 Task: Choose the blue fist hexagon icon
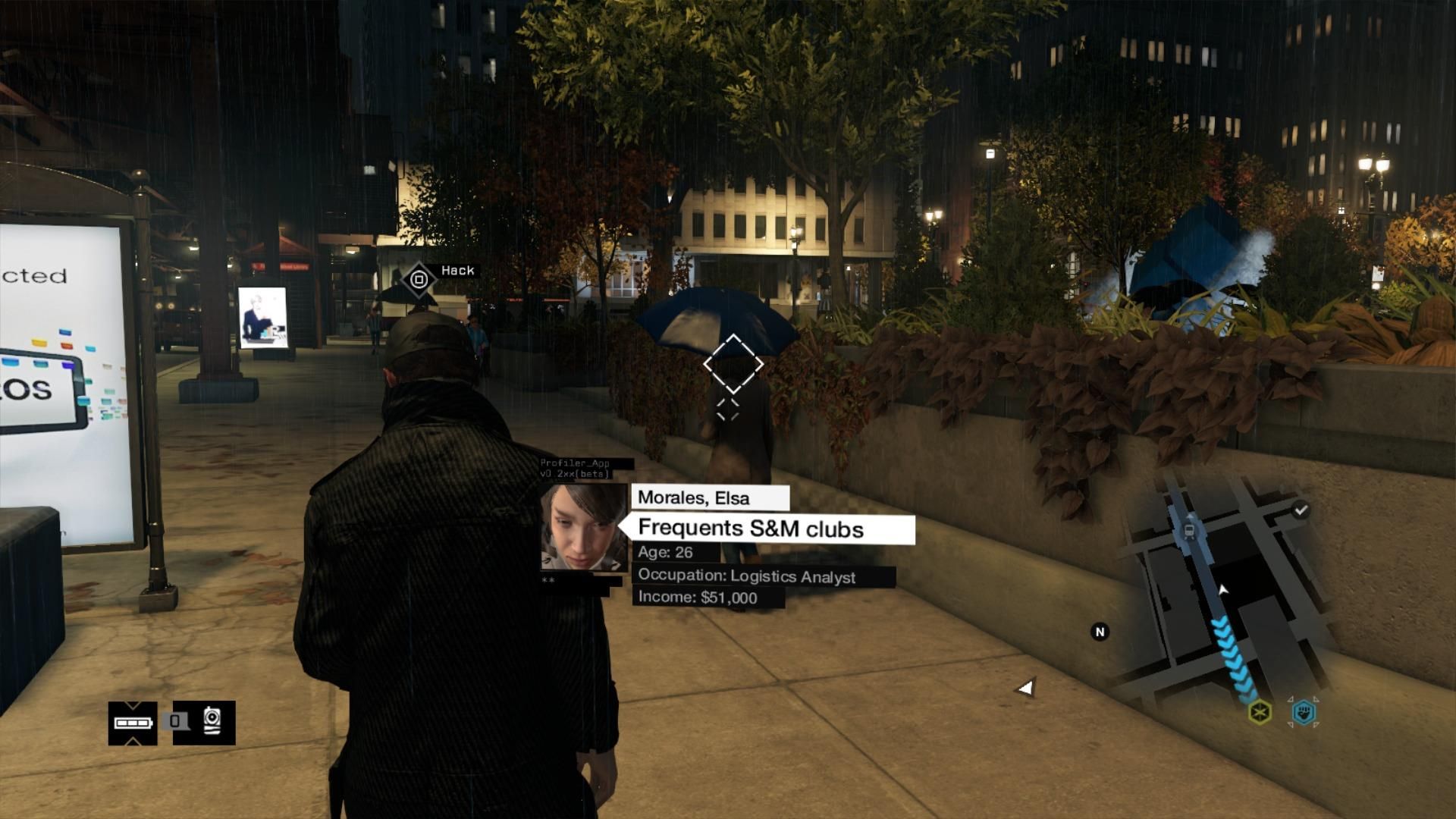pos(1304,712)
